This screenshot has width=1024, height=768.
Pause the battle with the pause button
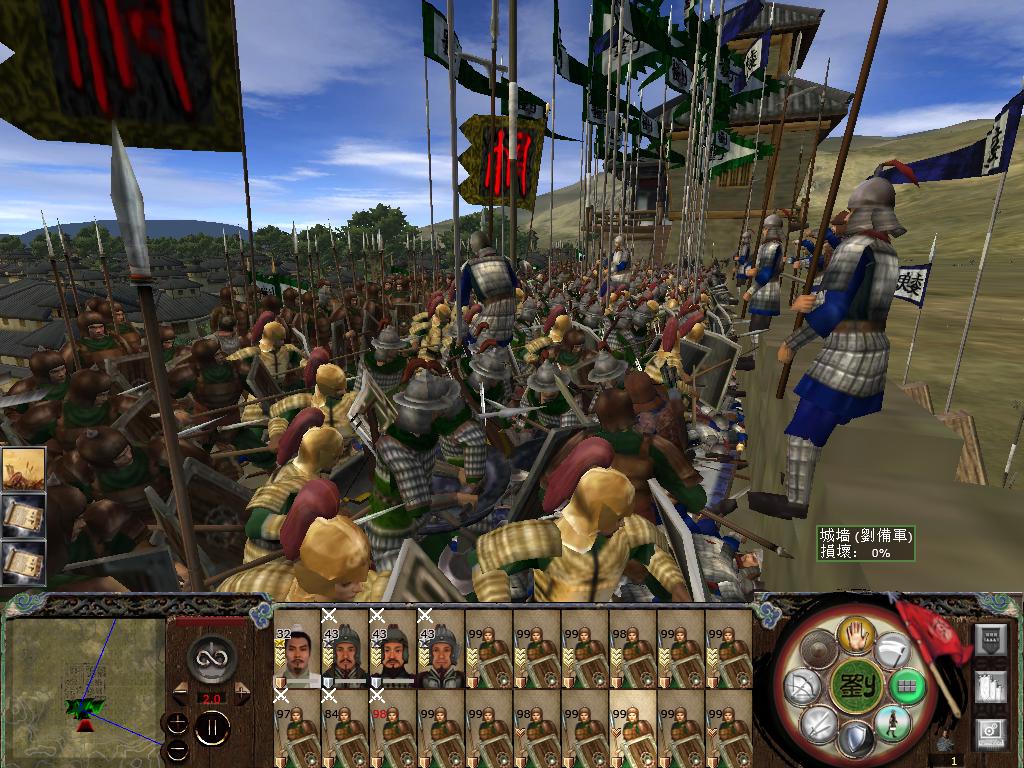212,729
